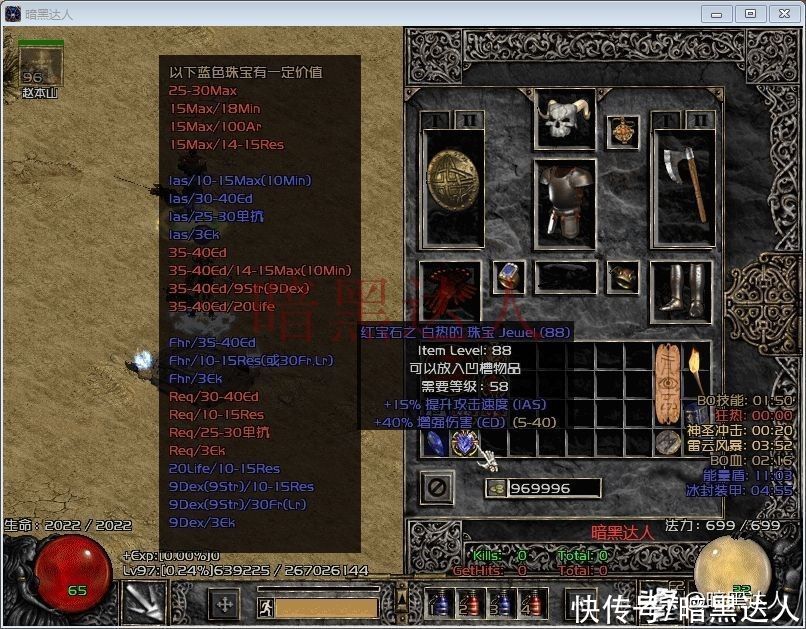Image resolution: width=806 pixels, height=629 pixels.
Task: Pick up the equipped amulet
Action: coord(624,131)
